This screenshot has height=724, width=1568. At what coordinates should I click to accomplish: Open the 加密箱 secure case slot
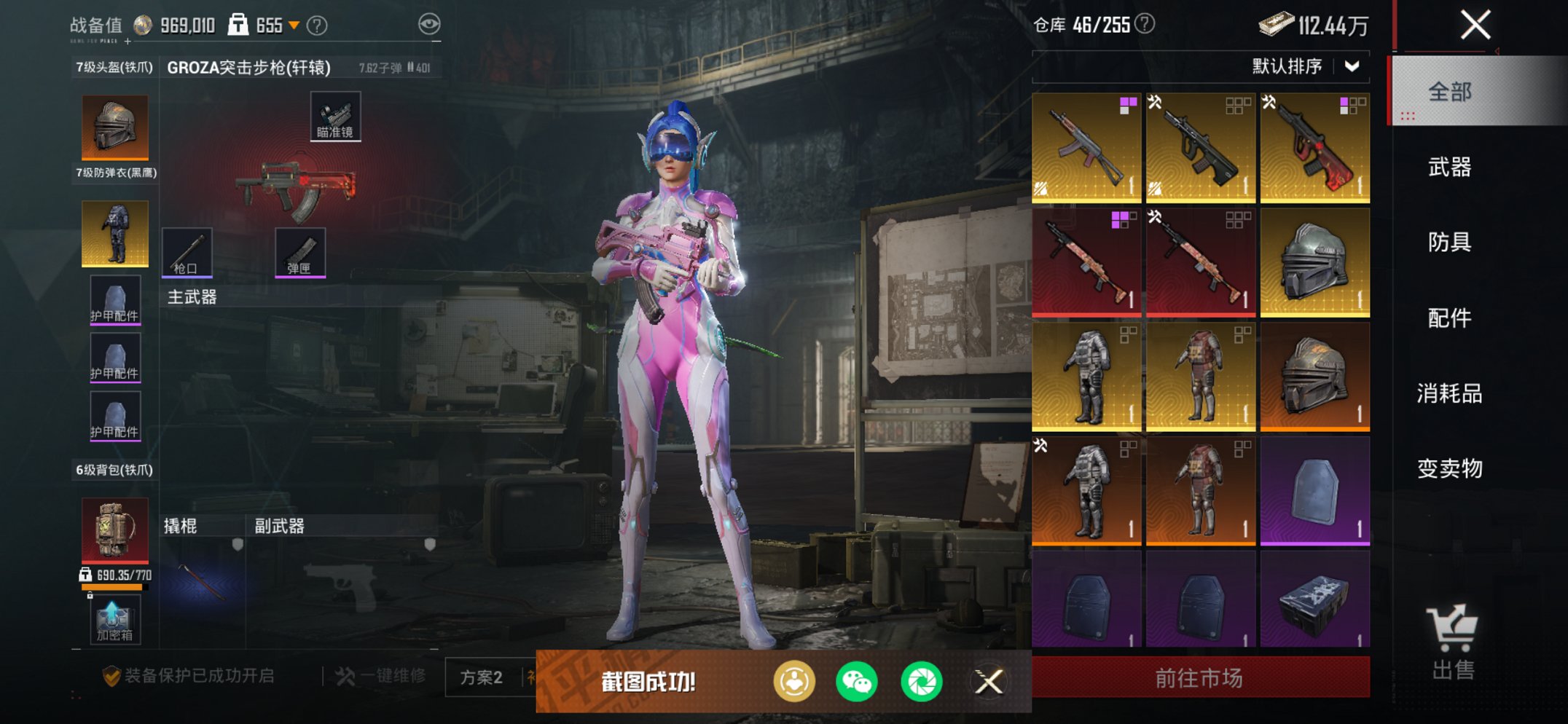[115, 620]
